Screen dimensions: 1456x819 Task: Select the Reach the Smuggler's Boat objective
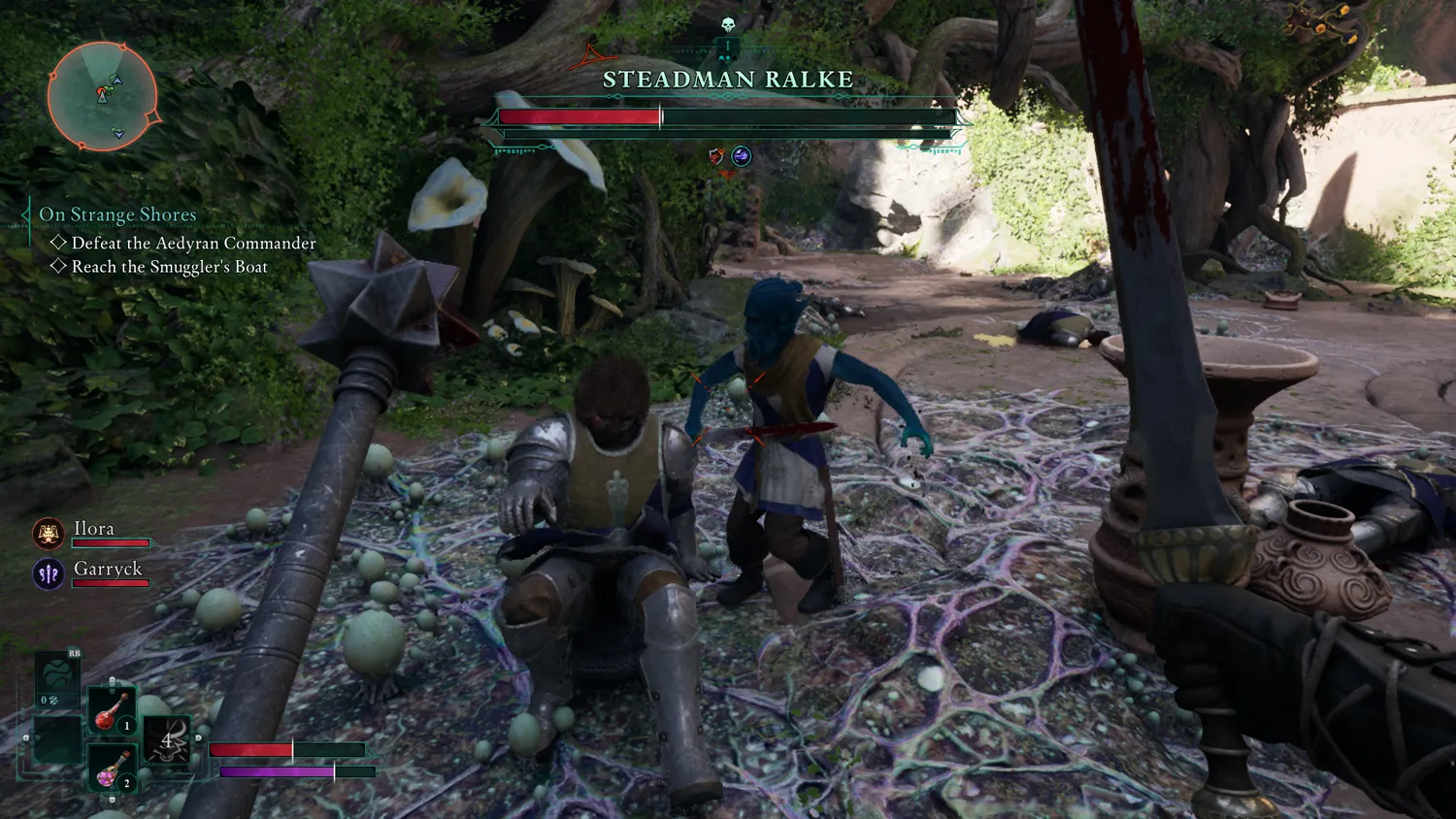(x=169, y=267)
